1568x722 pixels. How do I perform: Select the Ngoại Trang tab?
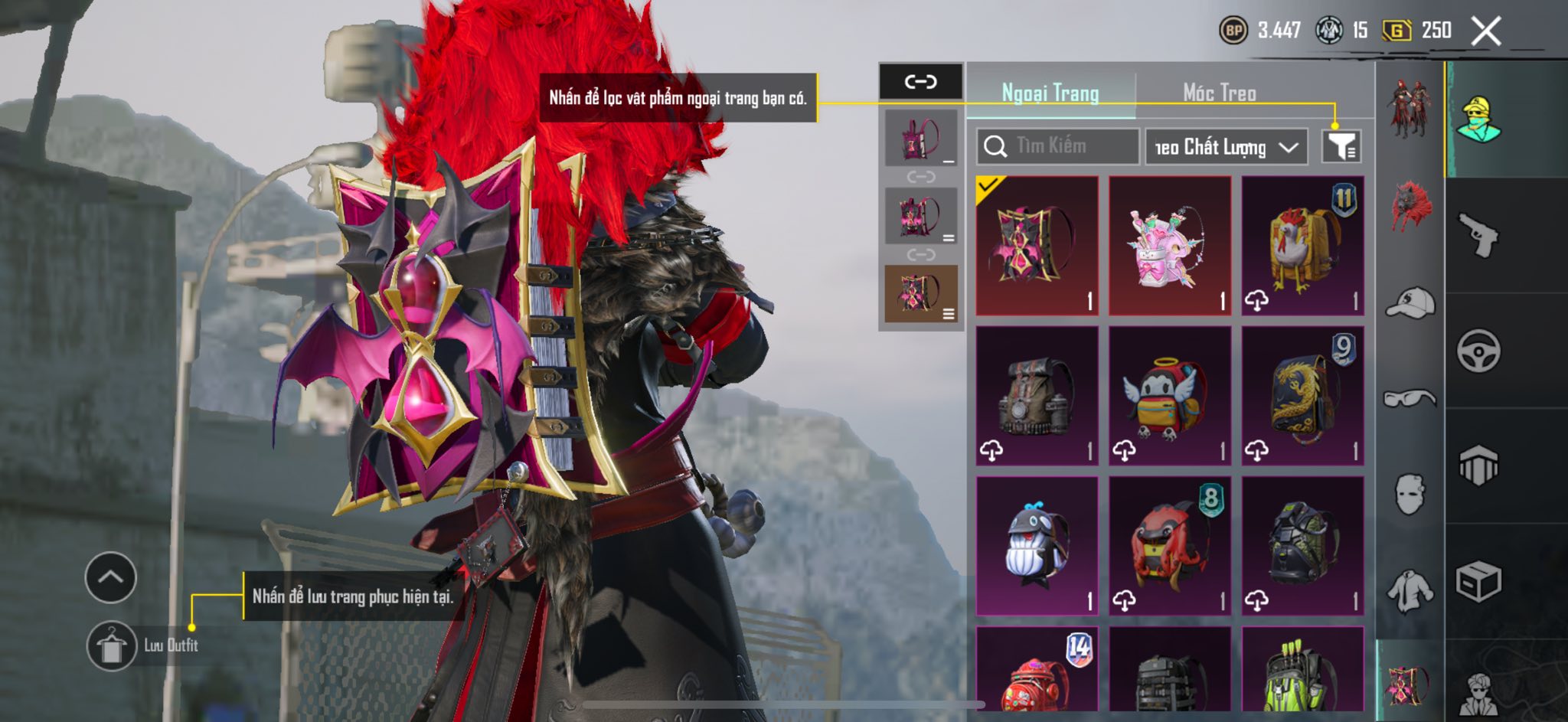coord(1050,93)
